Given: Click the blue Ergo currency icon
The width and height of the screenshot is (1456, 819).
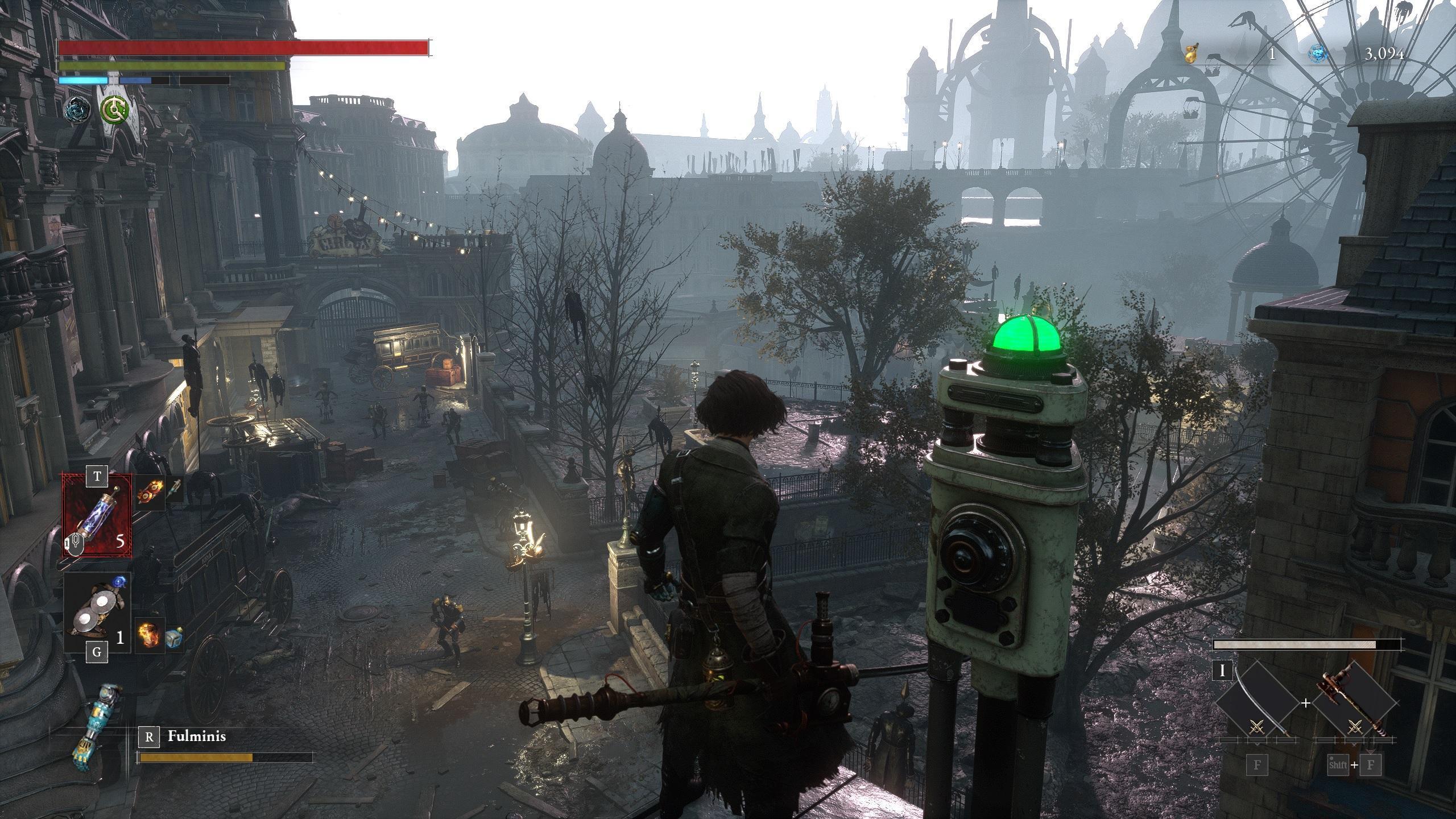Looking at the screenshot, I should coord(1318,55).
